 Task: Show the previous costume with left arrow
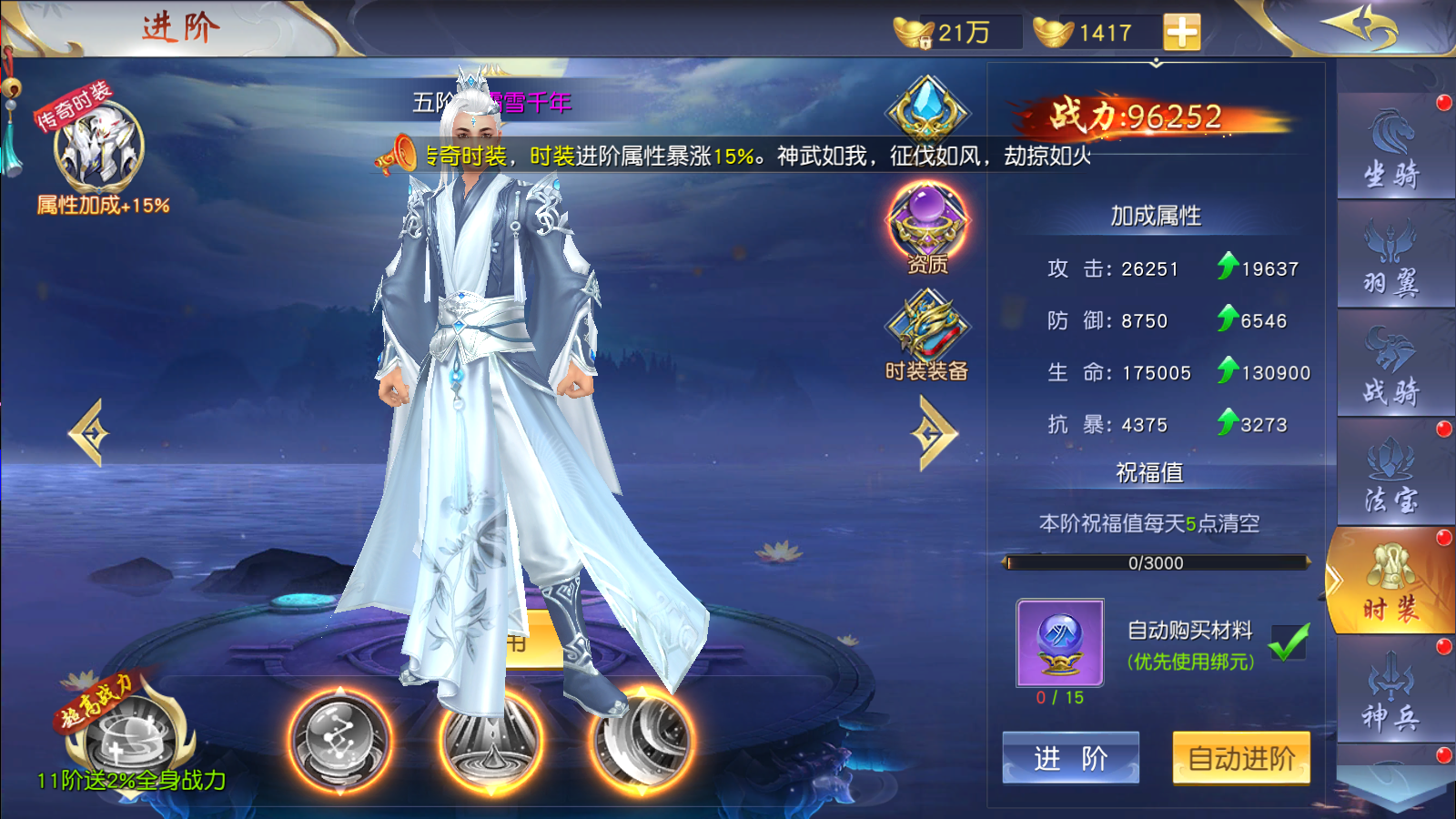tap(89, 434)
